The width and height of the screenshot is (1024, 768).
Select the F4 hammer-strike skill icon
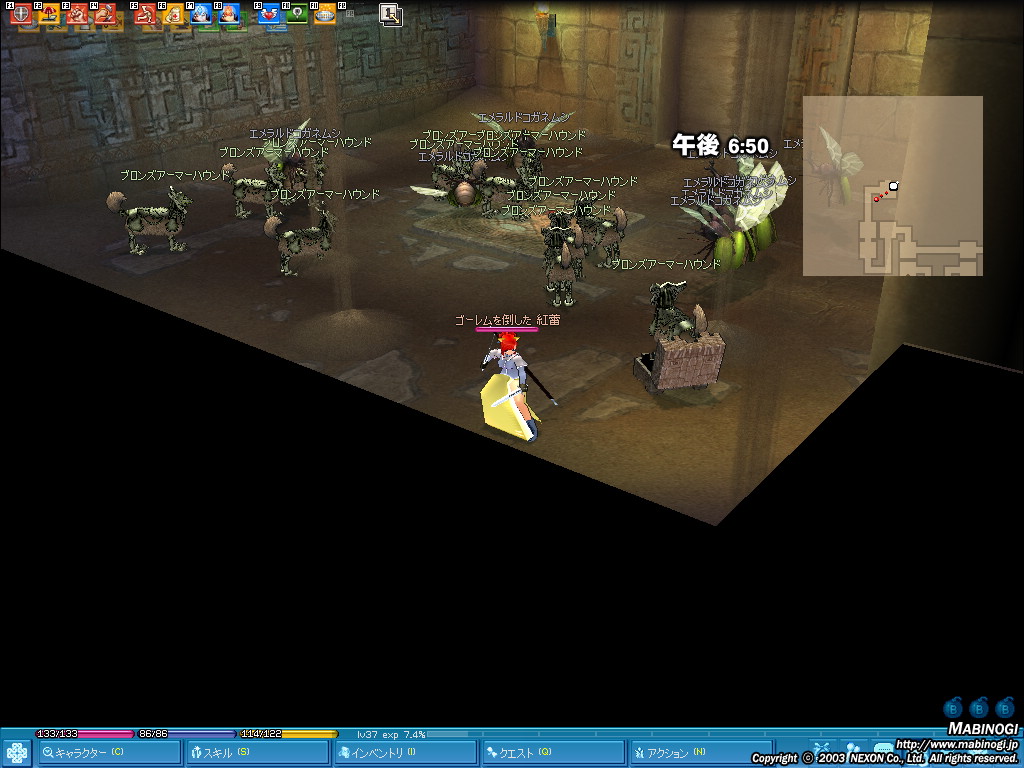(x=105, y=14)
